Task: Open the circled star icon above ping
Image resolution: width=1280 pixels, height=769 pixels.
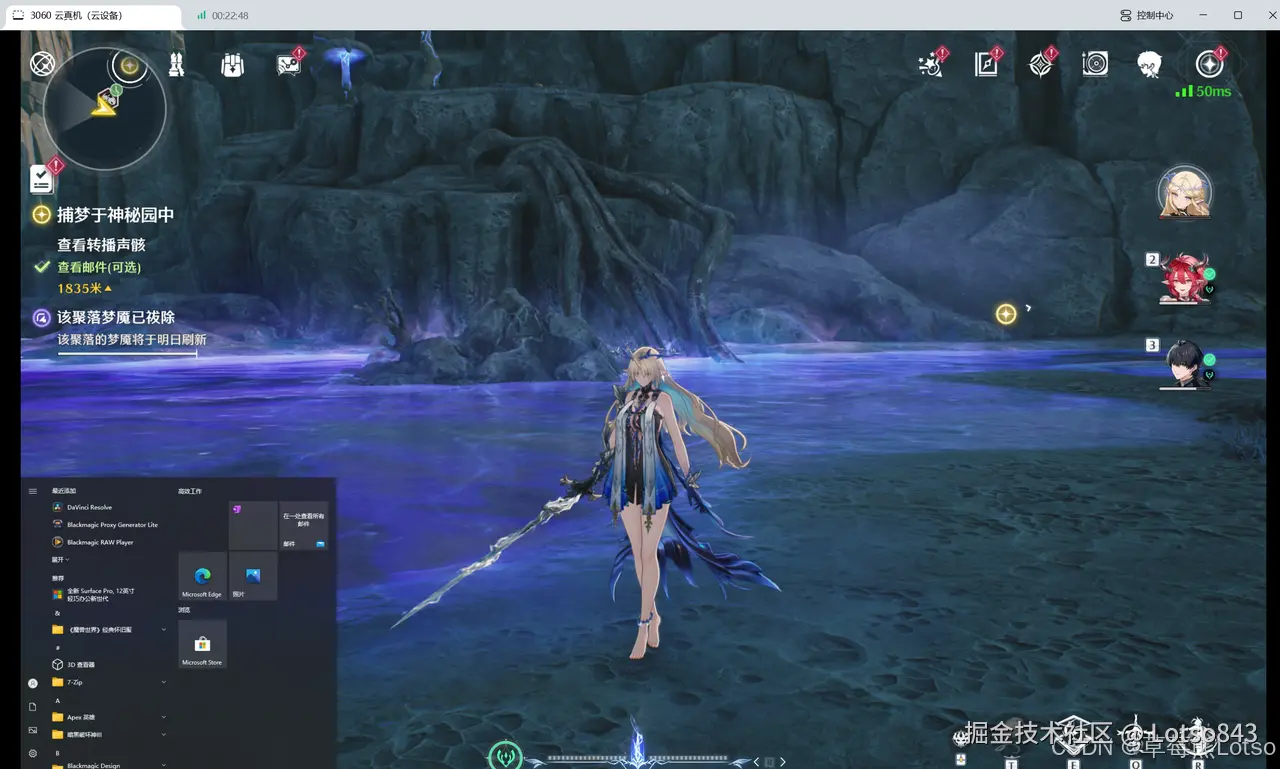Action: (x=1210, y=65)
